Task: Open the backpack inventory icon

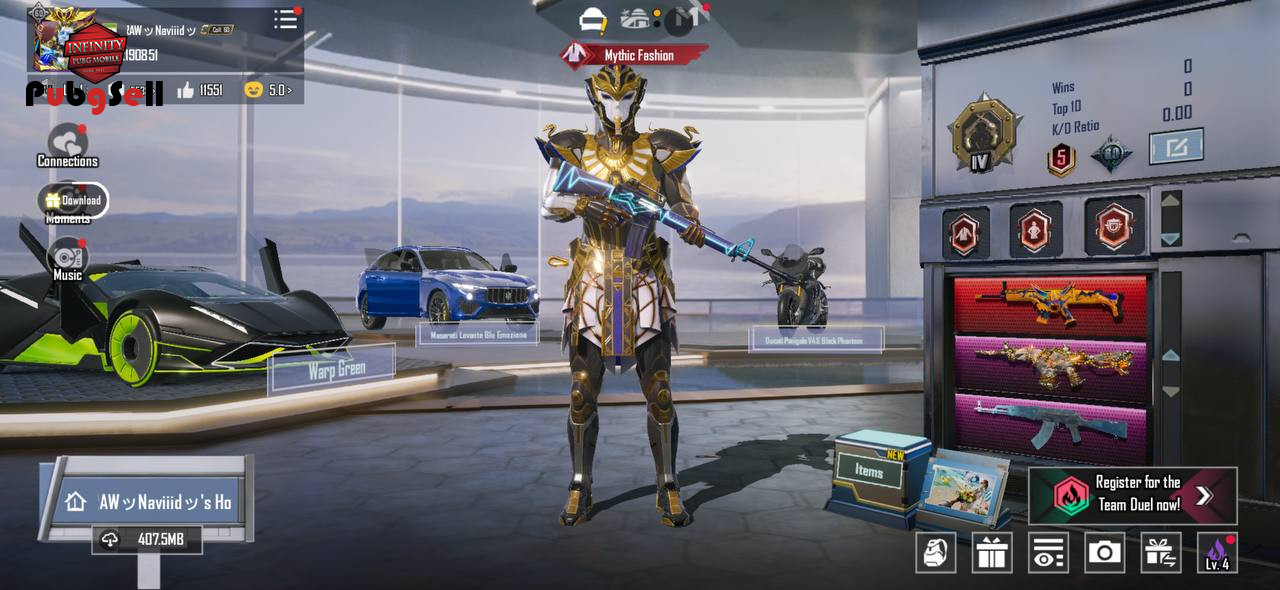Action: pos(936,552)
